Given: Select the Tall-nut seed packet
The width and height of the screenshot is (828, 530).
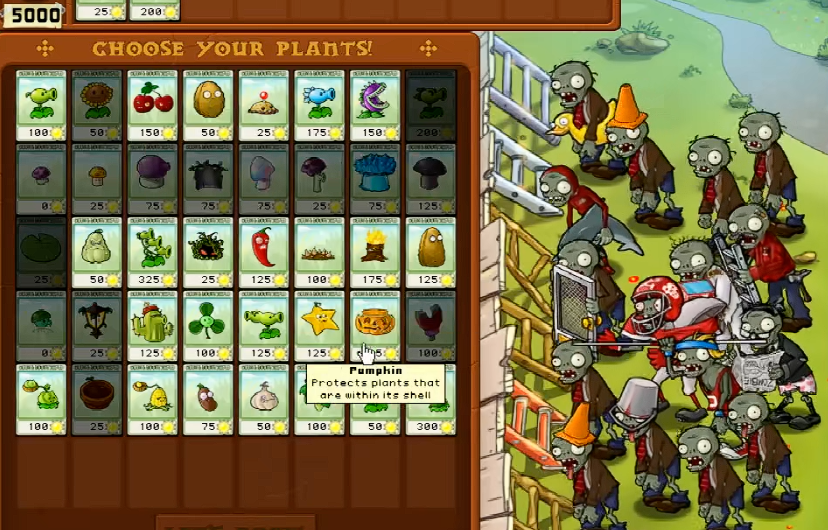Looking at the screenshot, I should pyautogui.click(x=431, y=252).
